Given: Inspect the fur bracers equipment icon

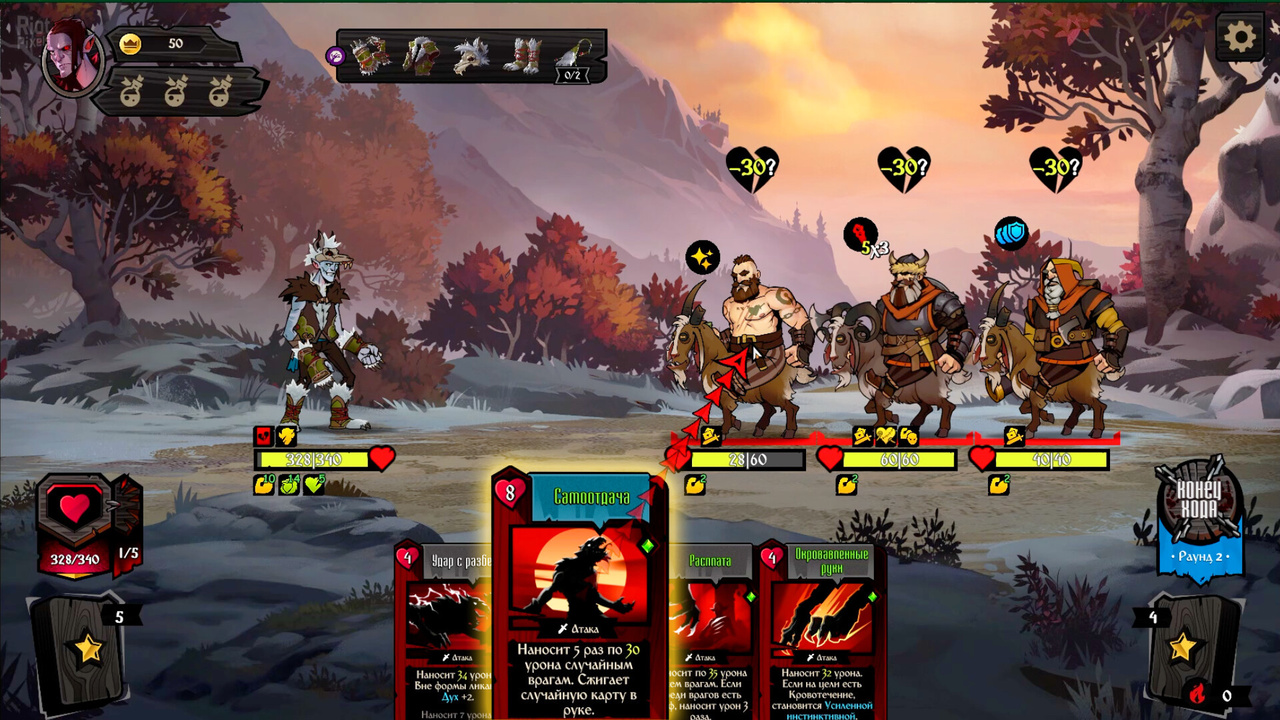Looking at the screenshot, I should tap(372, 56).
